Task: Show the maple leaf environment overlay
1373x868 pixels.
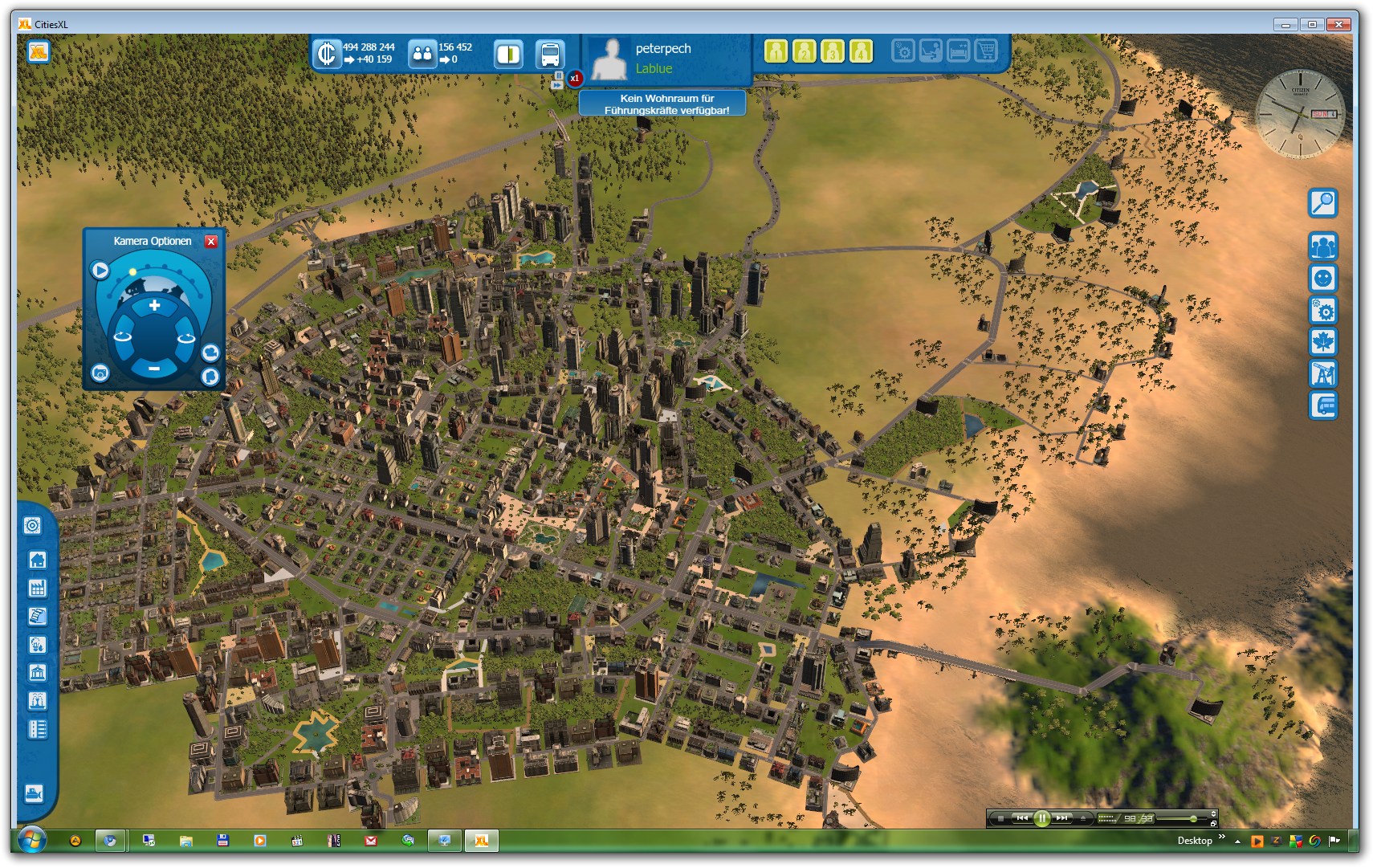Action: click(1322, 342)
